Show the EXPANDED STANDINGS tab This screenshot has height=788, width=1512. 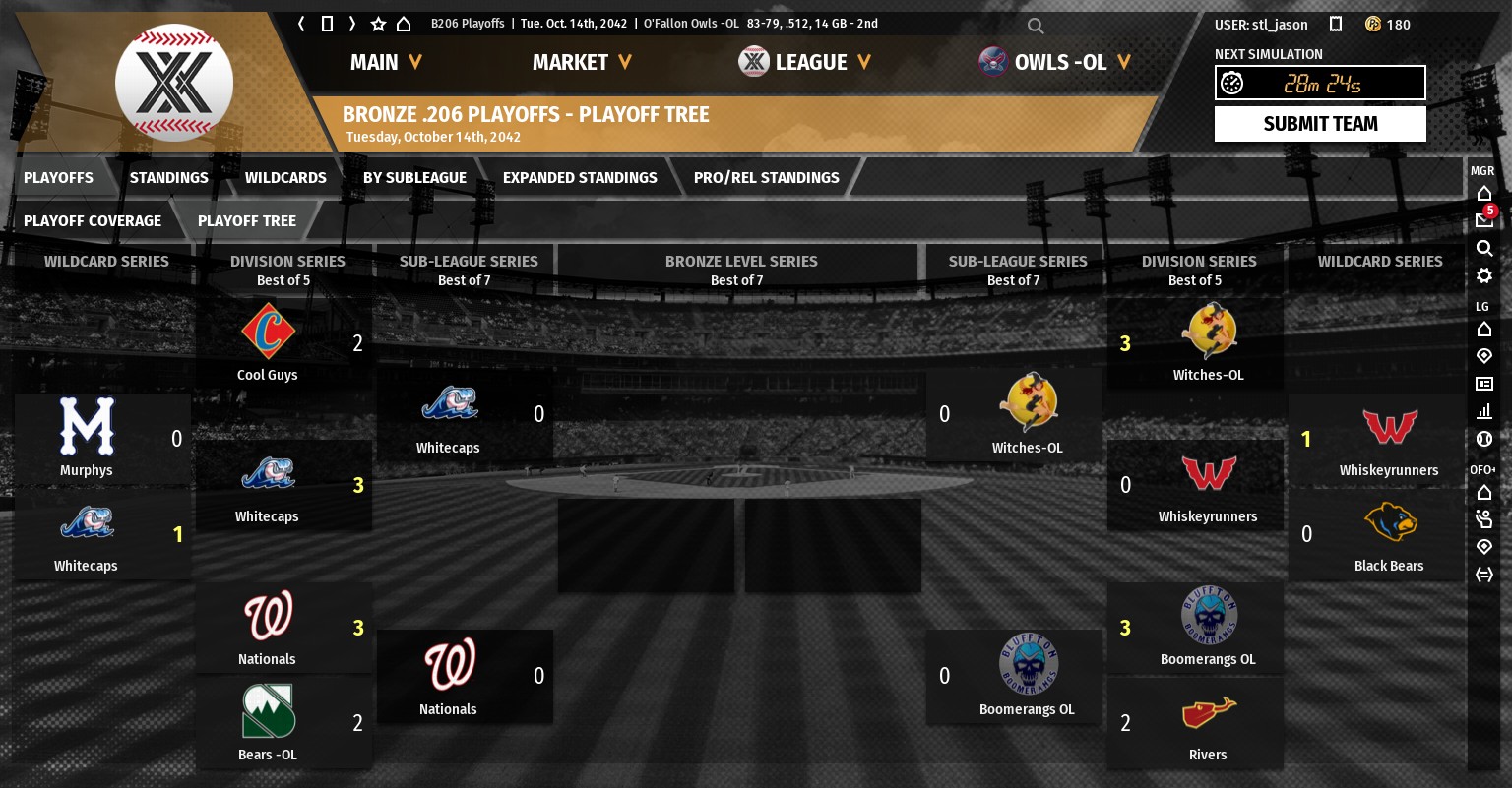580,178
